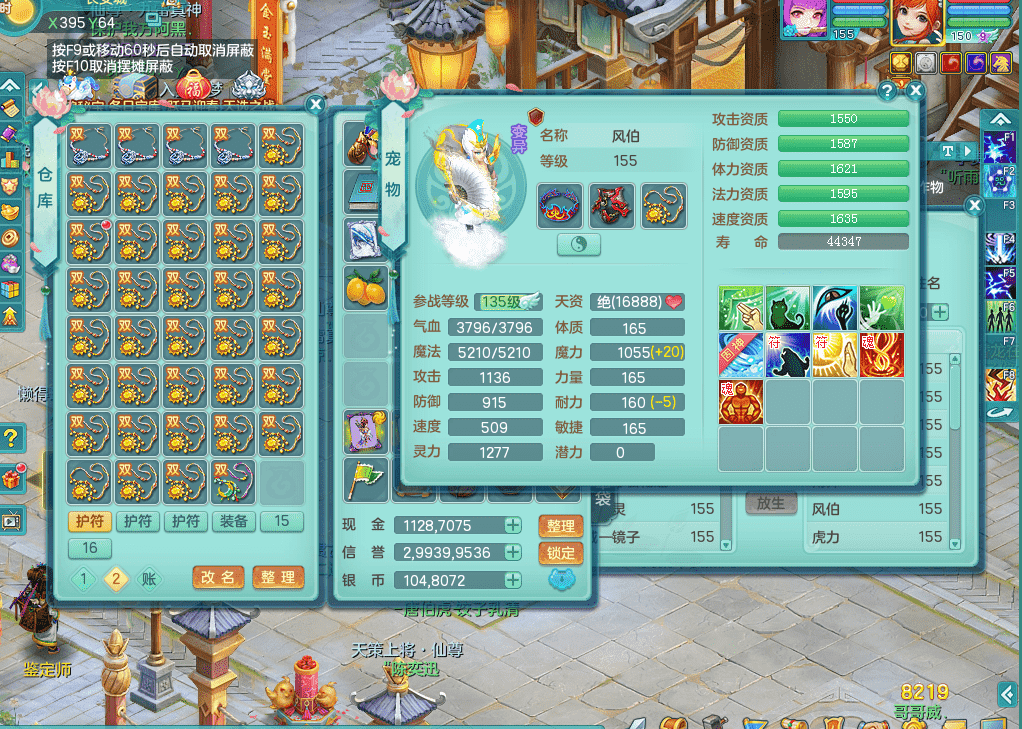The width and height of the screenshot is (1022, 729).
Task: Click the 放生 release pet button
Action: pyautogui.click(x=770, y=503)
